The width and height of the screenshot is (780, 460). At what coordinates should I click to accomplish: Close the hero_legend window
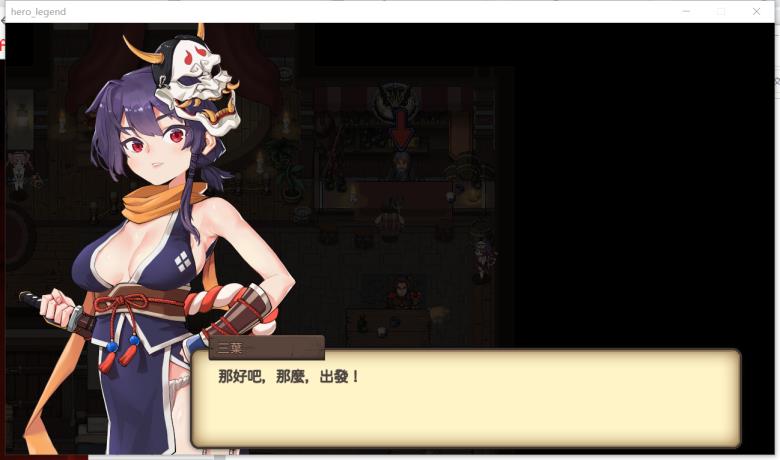tap(756, 11)
